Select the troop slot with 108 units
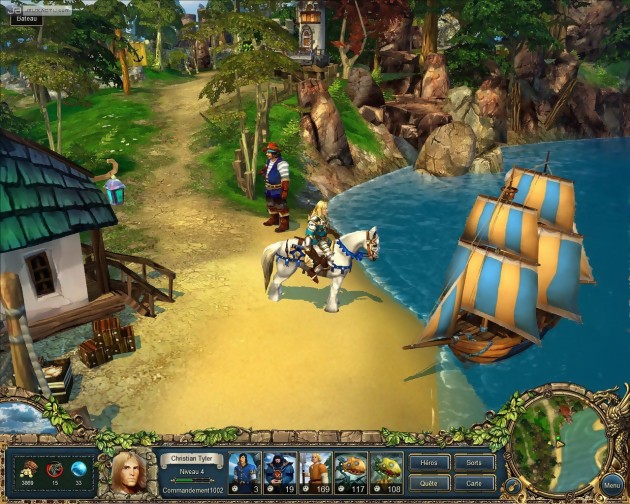This screenshot has height=504, width=630. tap(387, 472)
